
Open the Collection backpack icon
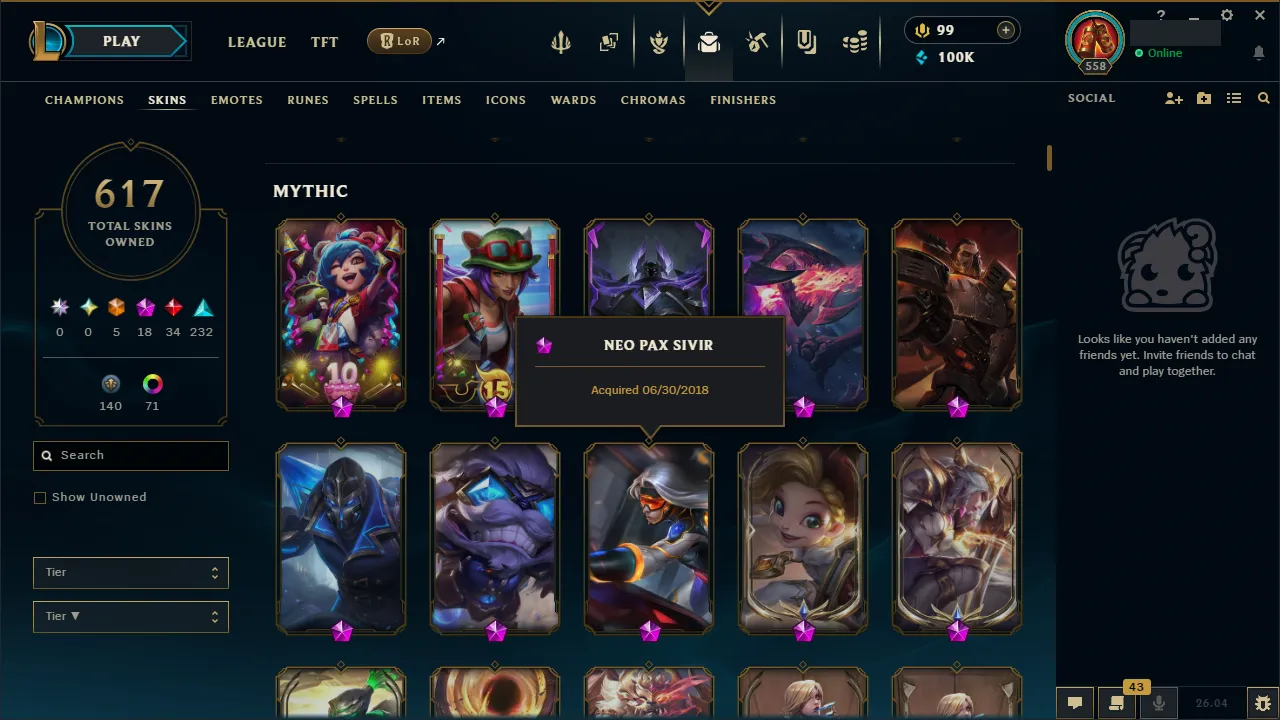pos(709,42)
